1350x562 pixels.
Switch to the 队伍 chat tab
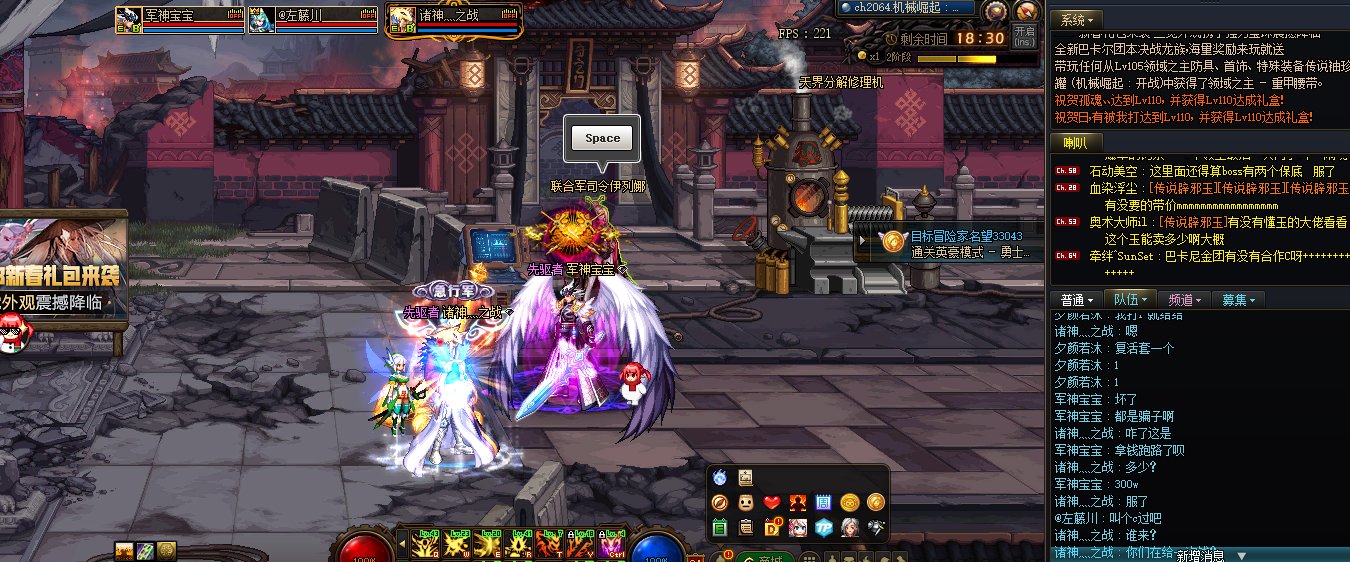[1131, 300]
